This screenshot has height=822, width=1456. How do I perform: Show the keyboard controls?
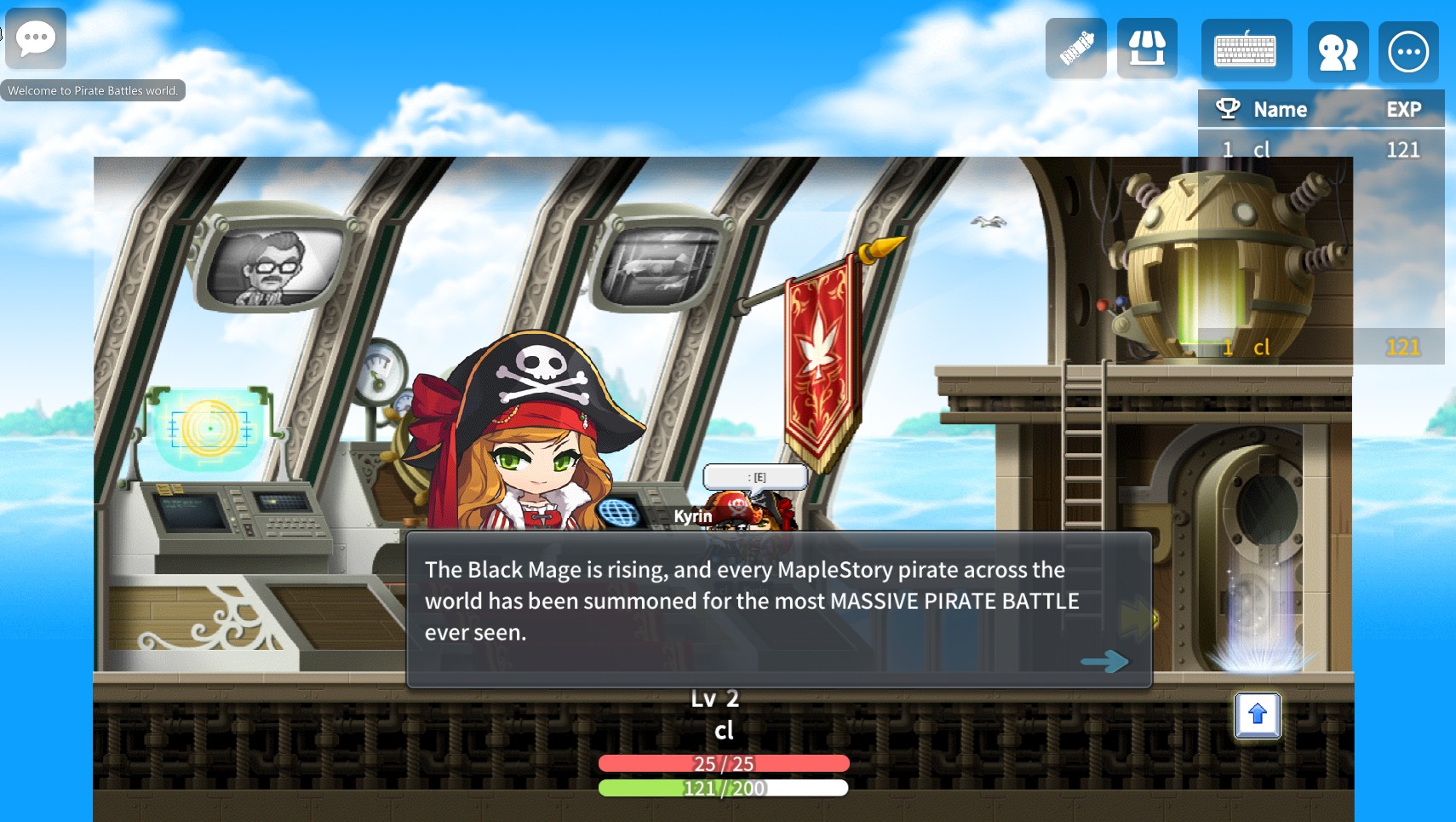(x=1246, y=51)
